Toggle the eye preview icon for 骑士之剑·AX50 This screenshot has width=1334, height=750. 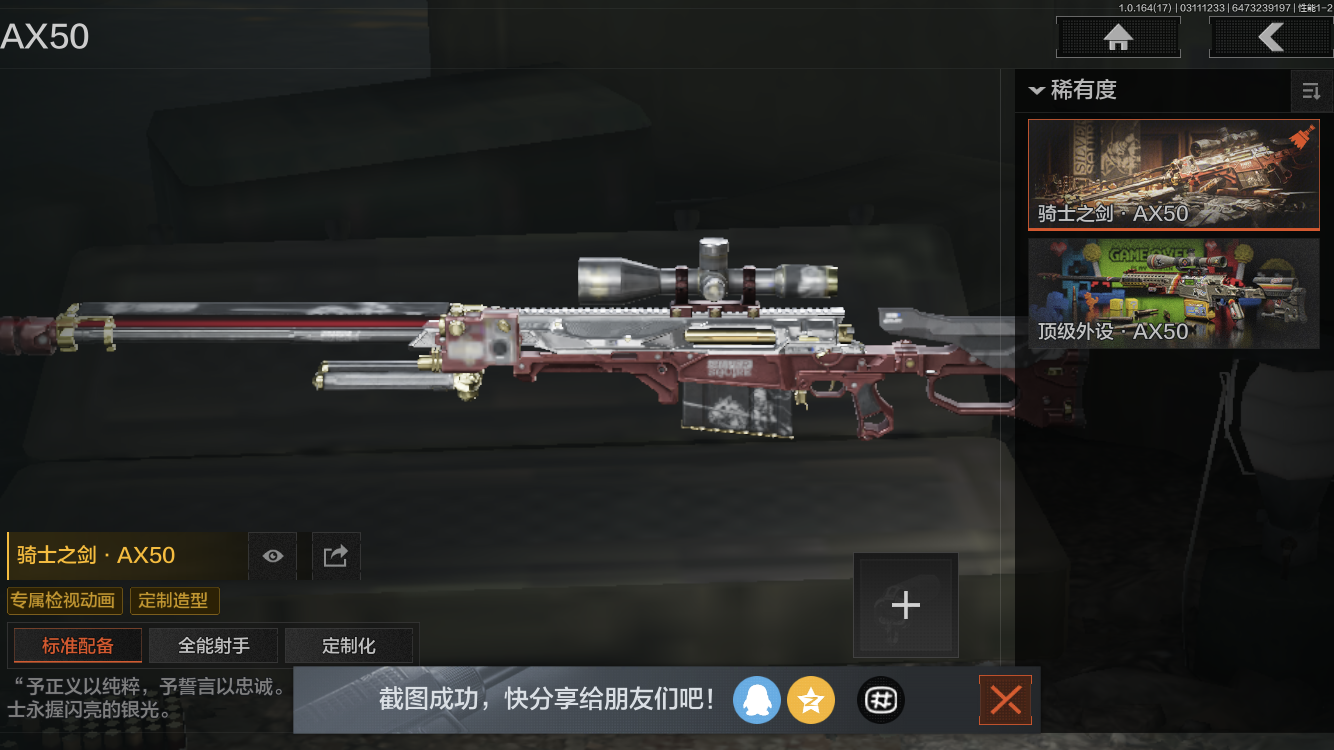(x=272, y=556)
